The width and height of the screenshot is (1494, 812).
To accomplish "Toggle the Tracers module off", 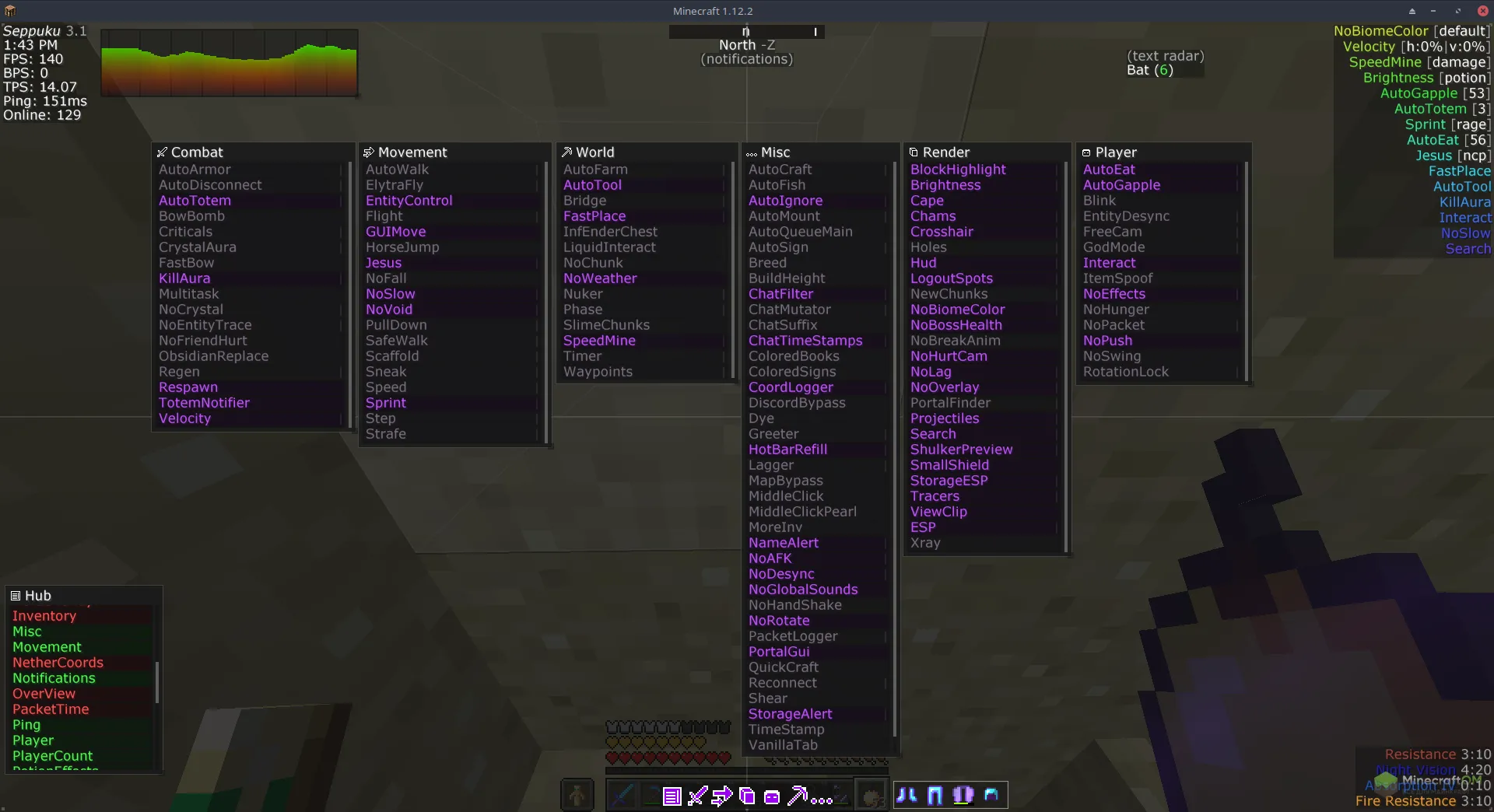I will click(935, 496).
